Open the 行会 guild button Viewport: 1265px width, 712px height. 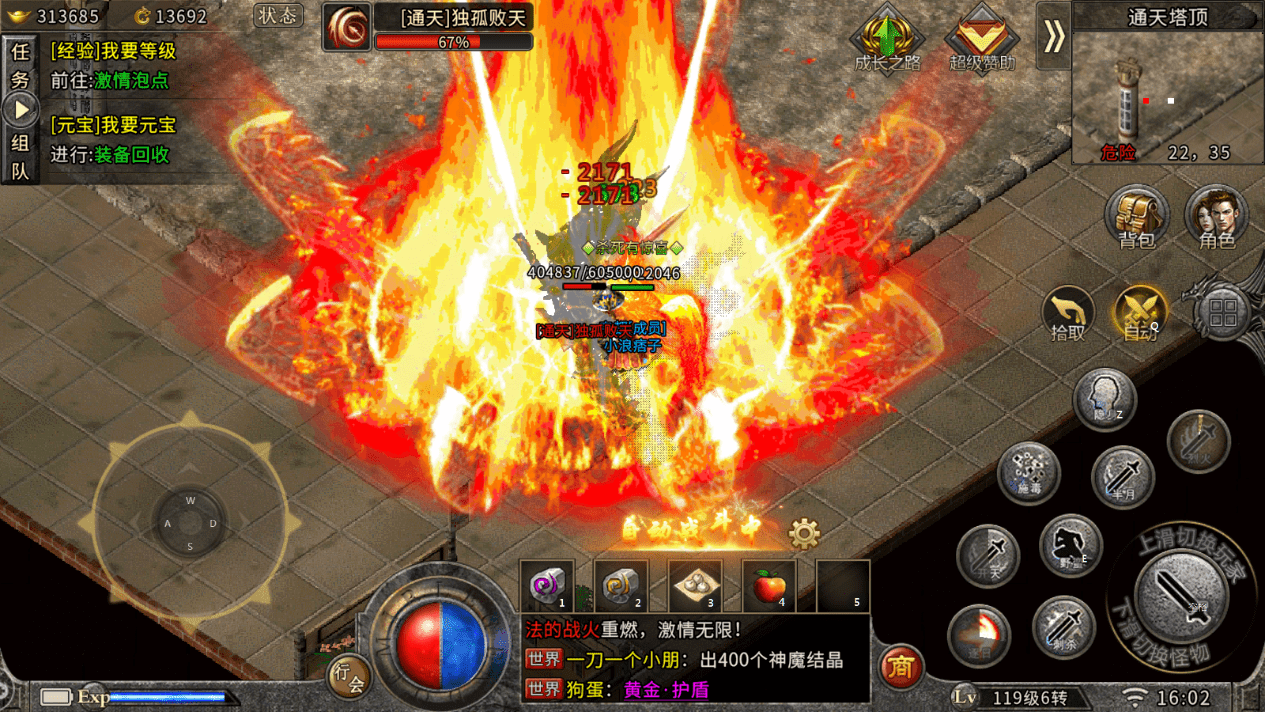[x=349, y=675]
